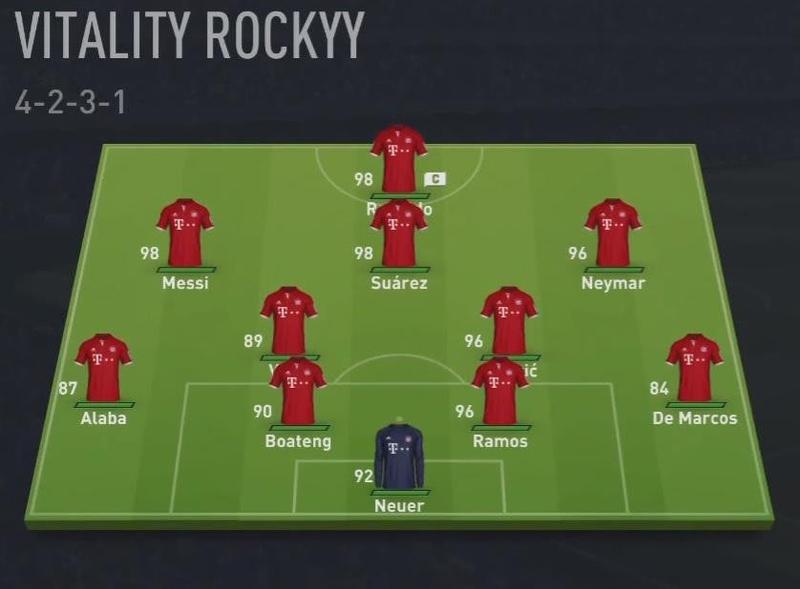The width and height of the screenshot is (800, 589).
Task: Select Alaba at left back
Action: (x=103, y=367)
